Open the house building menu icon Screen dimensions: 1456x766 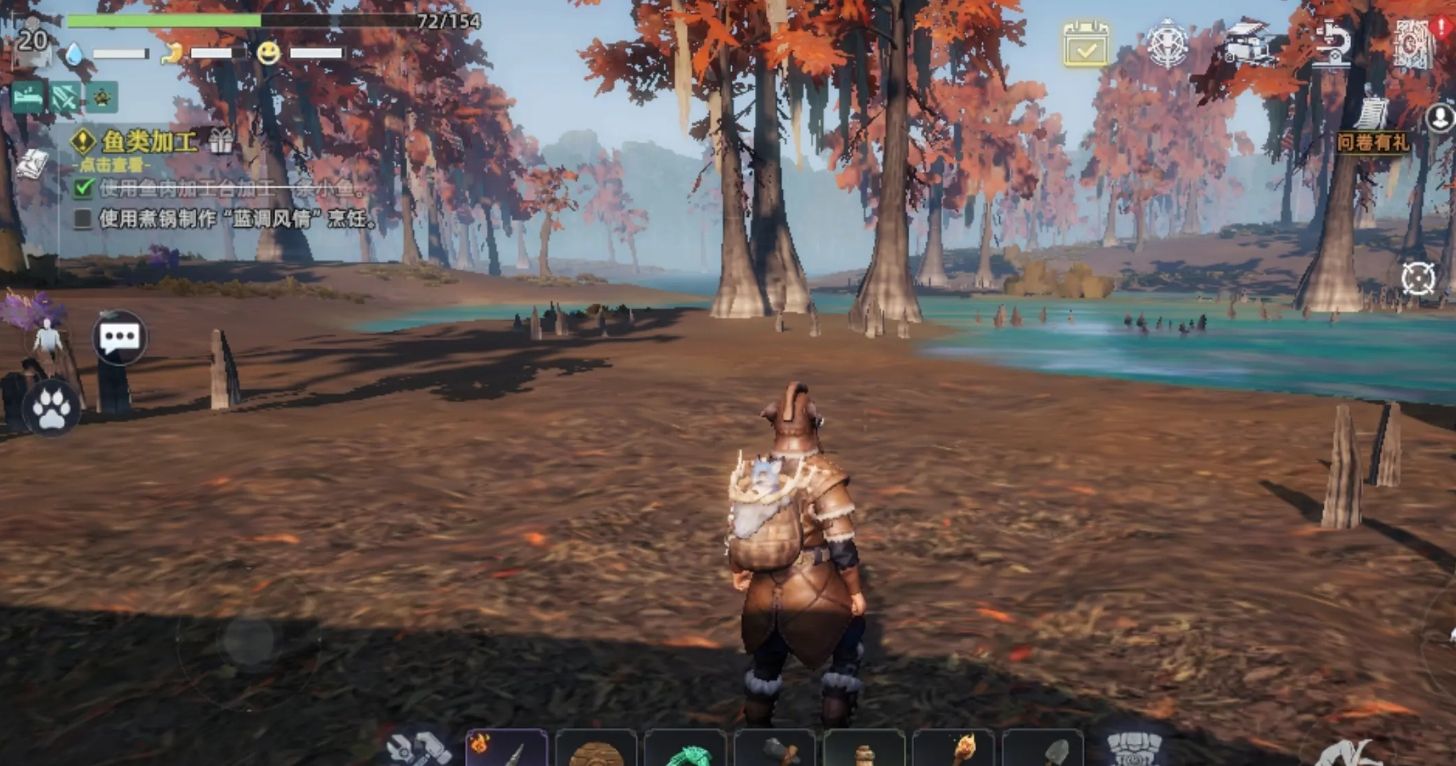point(1250,44)
